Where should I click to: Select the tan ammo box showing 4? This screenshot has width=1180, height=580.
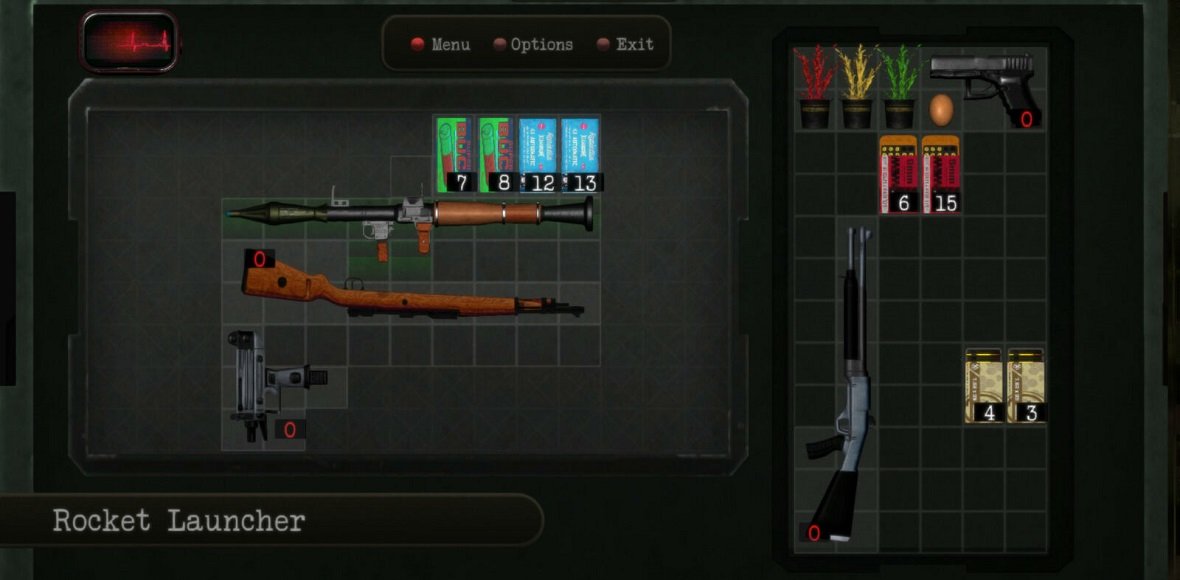(x=983, y=385)
